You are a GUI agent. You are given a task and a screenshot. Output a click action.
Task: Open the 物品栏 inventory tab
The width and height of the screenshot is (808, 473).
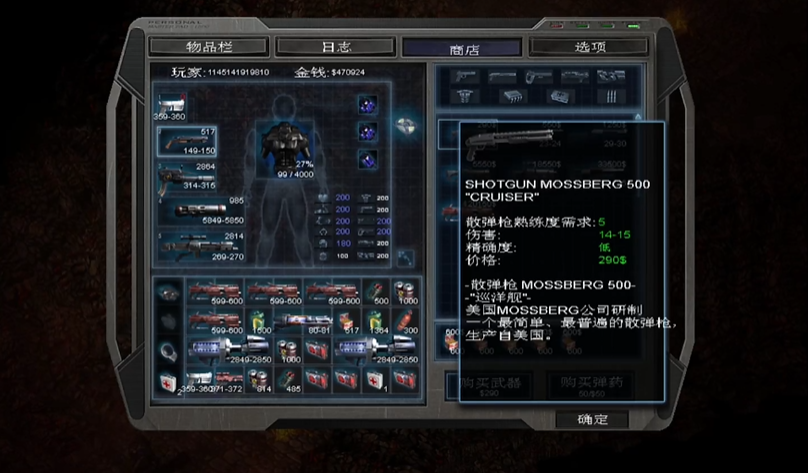[x=208, y=46]
